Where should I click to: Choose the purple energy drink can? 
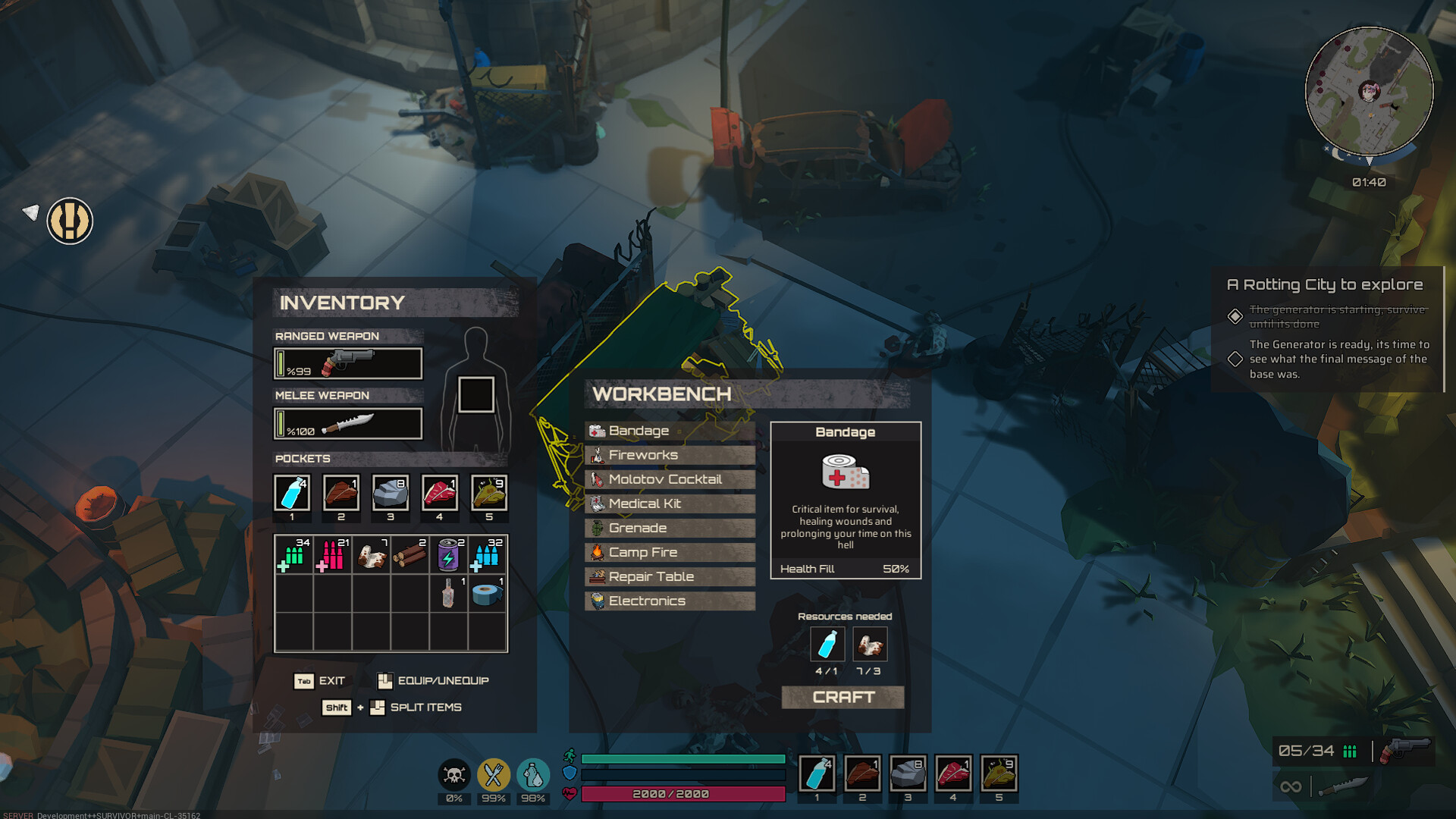tap(448, 555)
